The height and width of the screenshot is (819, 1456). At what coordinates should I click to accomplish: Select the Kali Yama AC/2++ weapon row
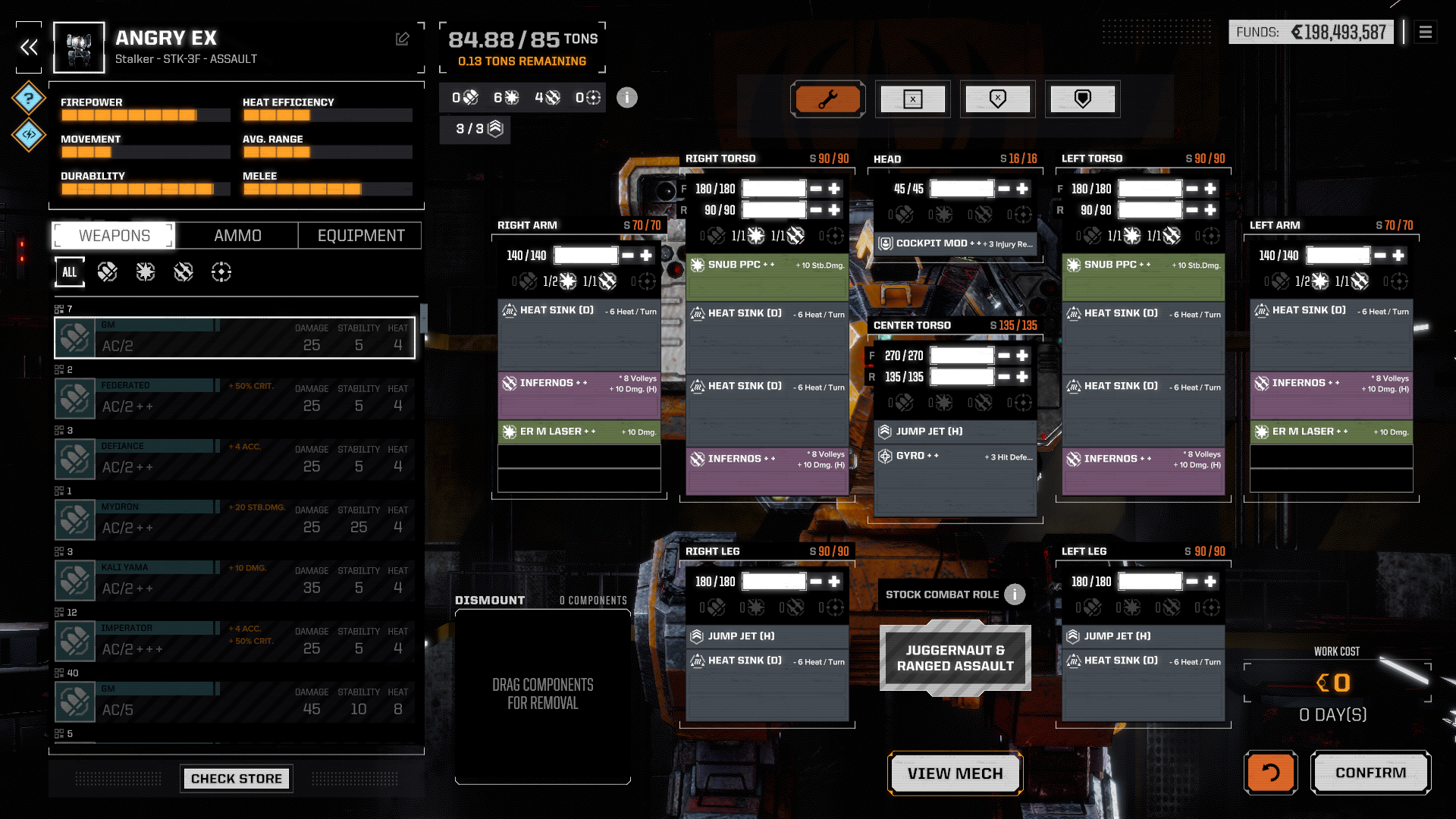235,580
